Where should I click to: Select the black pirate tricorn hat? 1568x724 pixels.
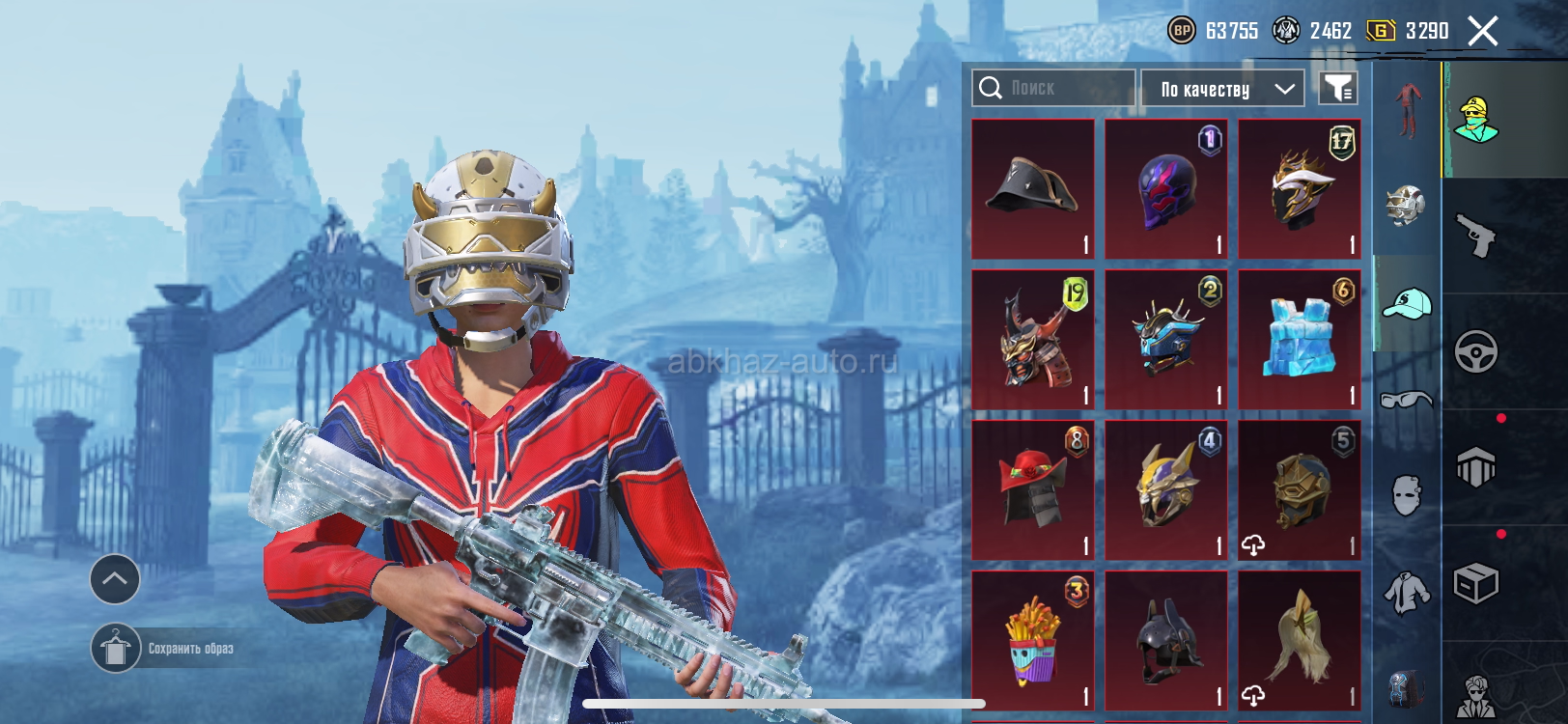pyautogui.click(x=1033, y=189)
